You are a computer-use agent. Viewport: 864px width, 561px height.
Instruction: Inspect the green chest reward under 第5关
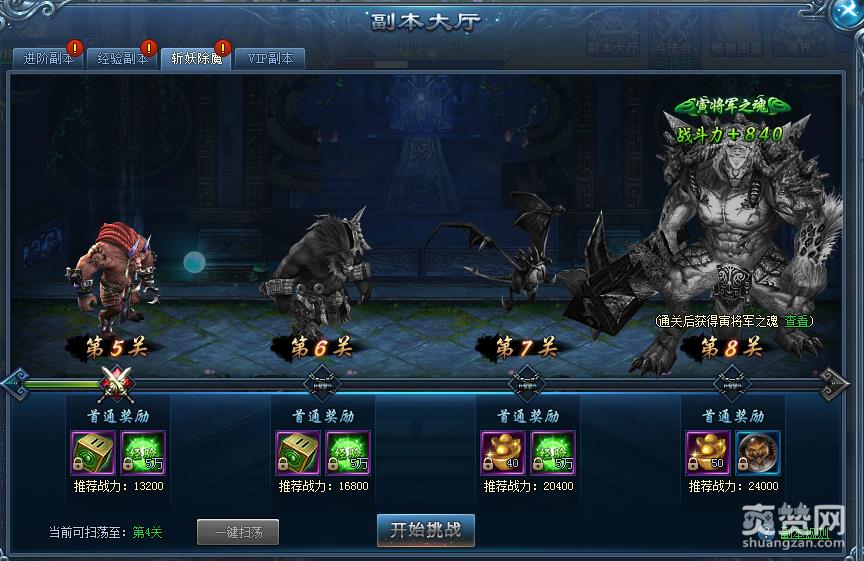coord(92,452)
